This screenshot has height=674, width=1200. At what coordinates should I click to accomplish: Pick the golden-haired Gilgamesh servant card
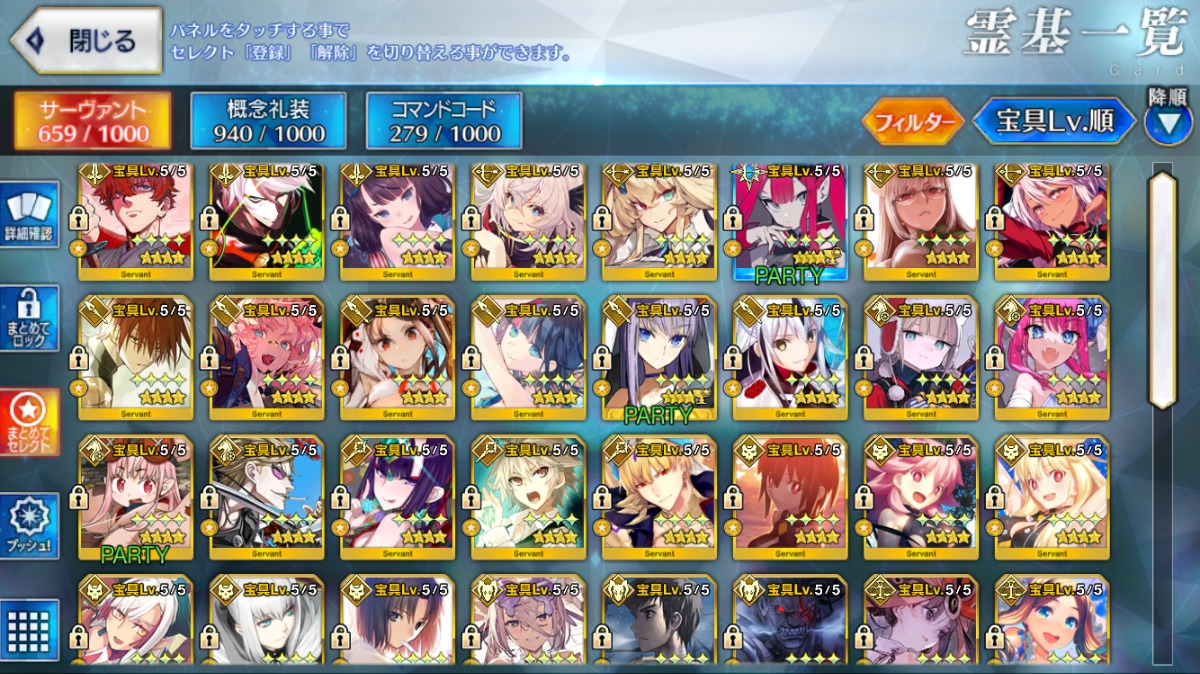click(x=659, y=497)
